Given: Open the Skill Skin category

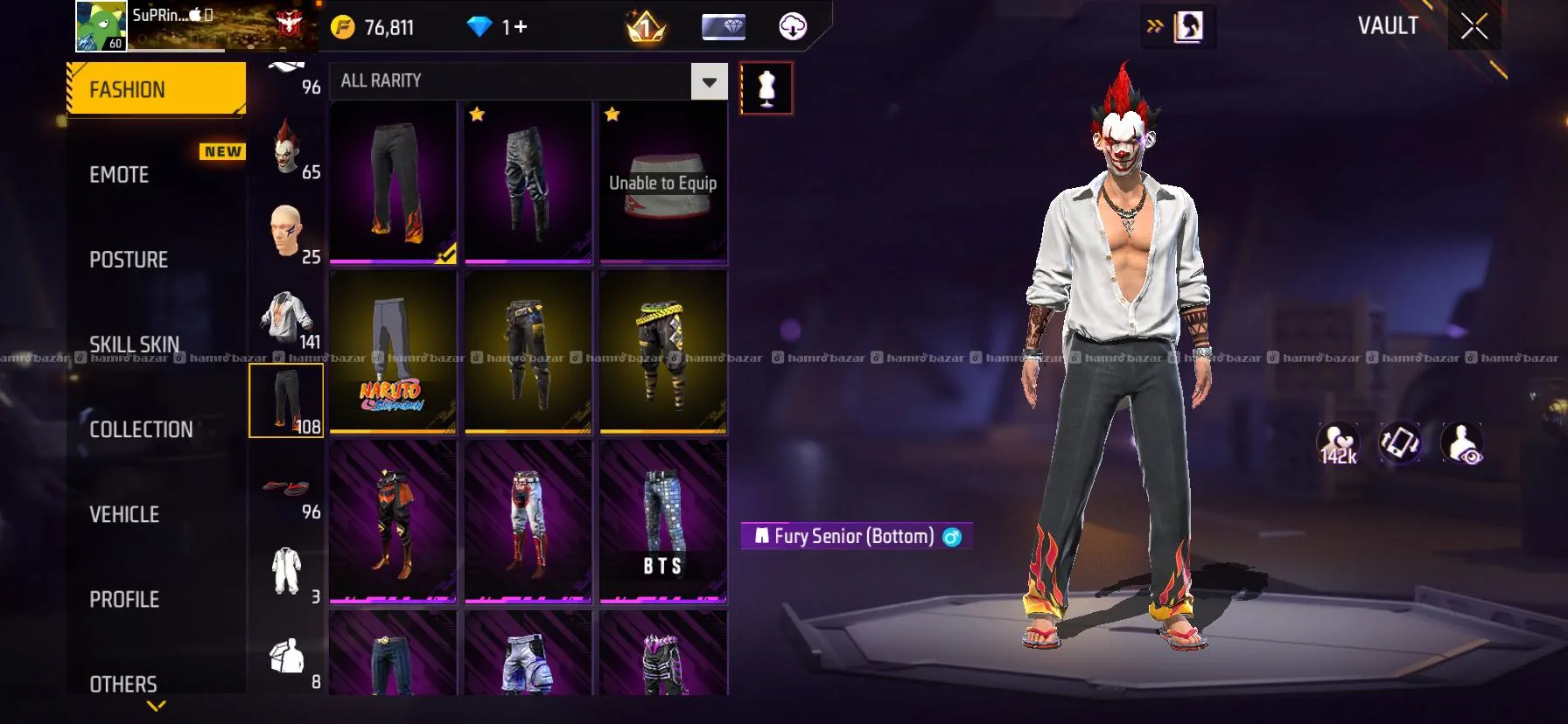Looking at the screenshot, I should (134, 344).
